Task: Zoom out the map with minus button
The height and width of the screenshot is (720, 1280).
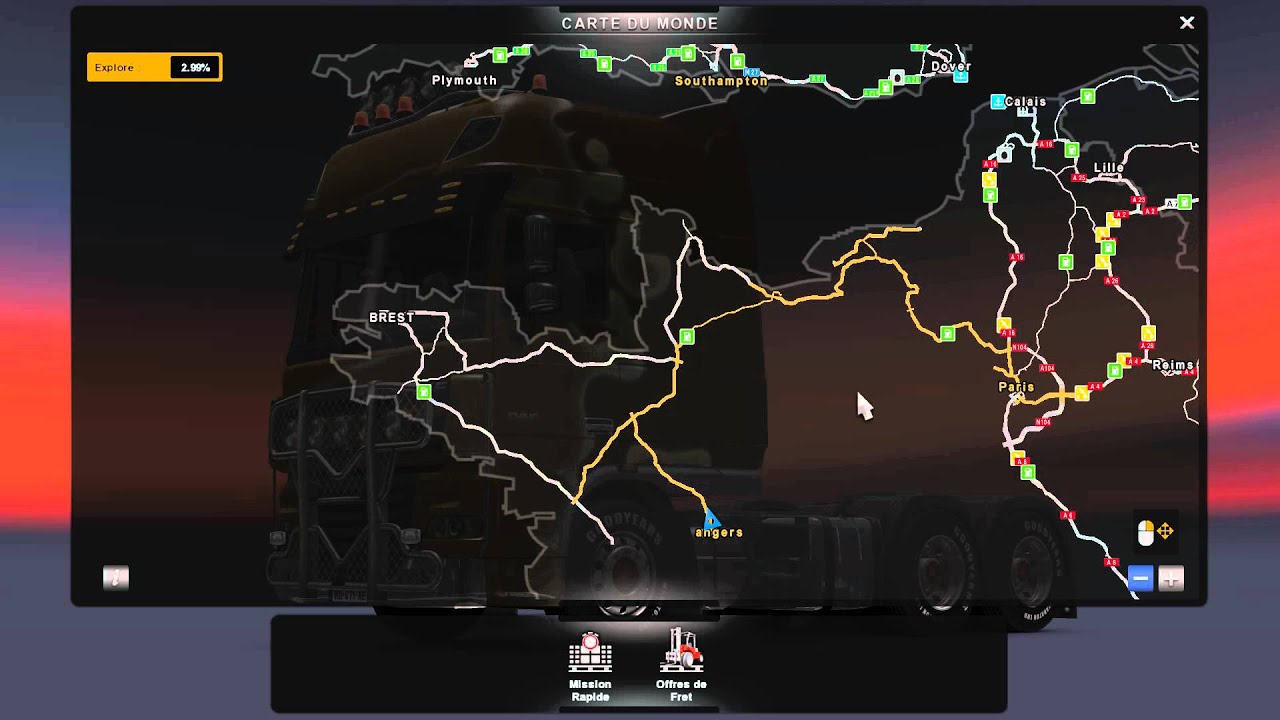Action: [x=1140, y=578]
